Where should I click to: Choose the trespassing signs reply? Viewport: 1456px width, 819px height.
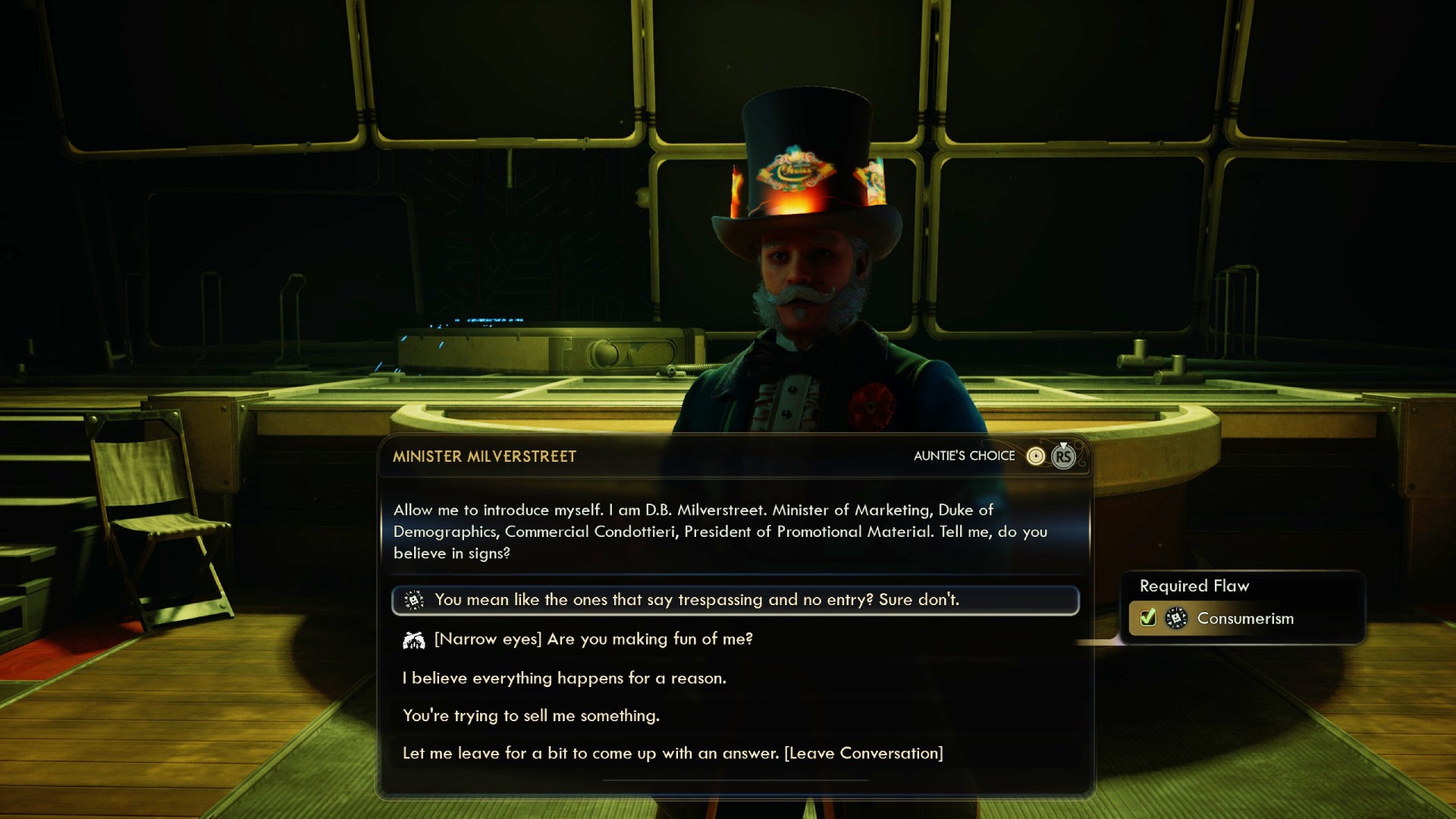[x=696, y=600]
